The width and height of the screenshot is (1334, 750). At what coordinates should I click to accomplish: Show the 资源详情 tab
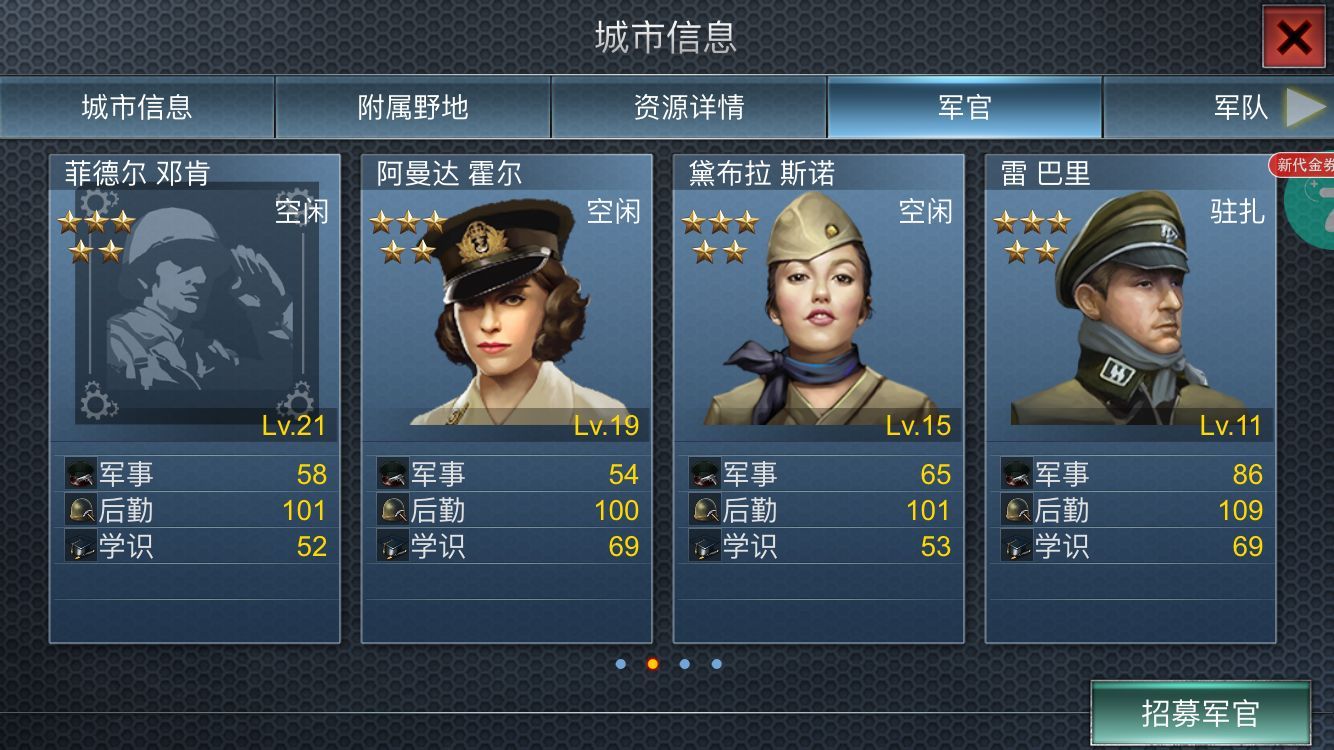(x=689, y=107)
